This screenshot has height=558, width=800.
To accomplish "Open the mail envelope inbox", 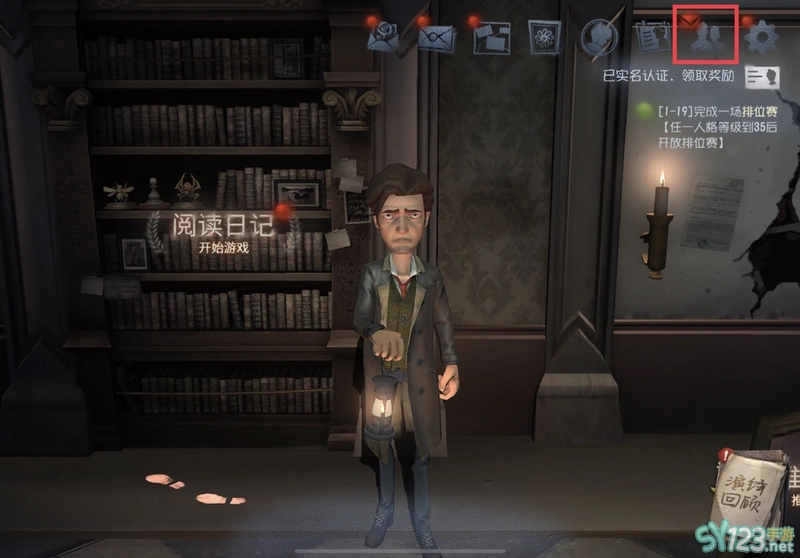I will (437, 38).
